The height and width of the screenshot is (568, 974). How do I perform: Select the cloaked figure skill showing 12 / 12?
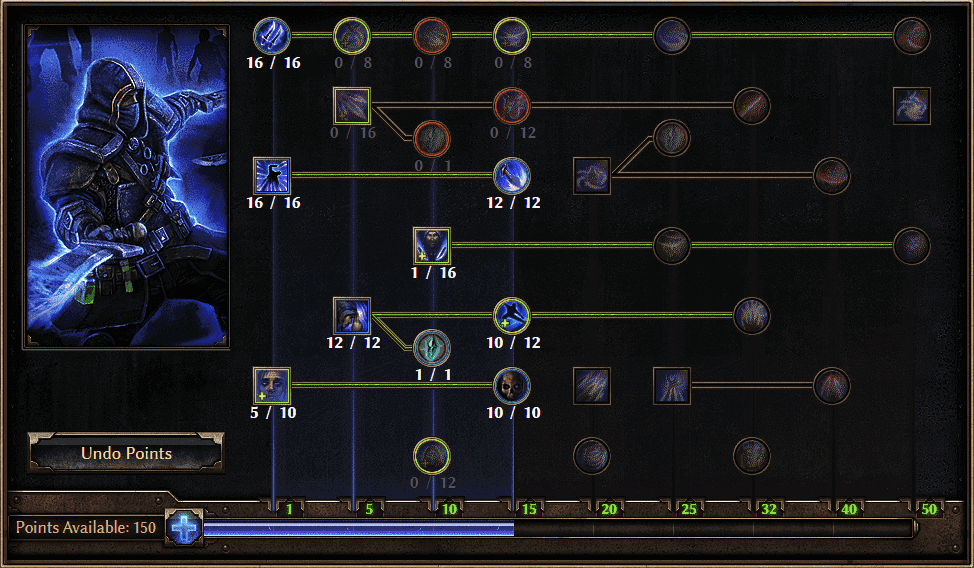click(352, 316)
